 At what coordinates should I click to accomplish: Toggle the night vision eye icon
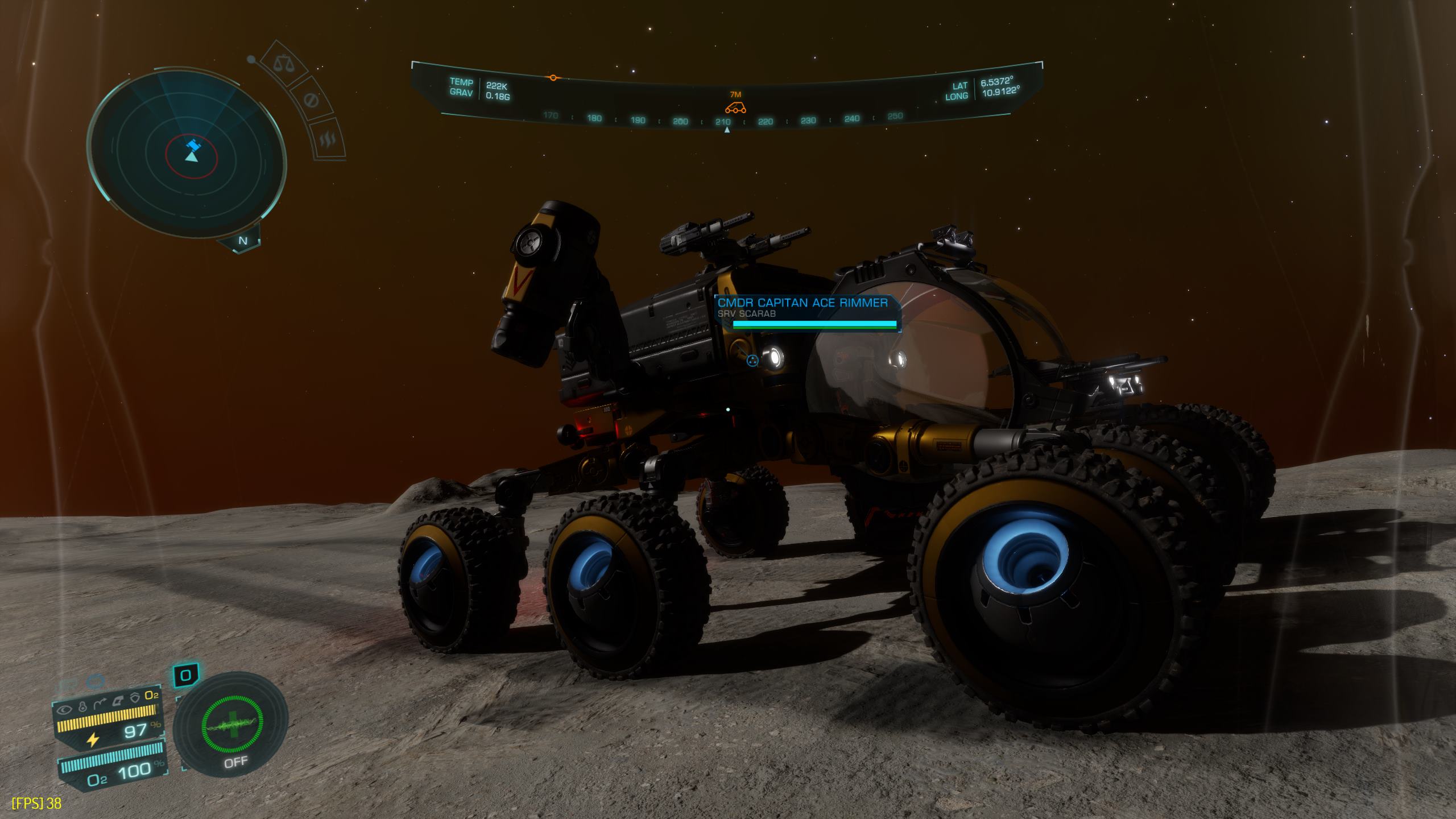(65, 709)
